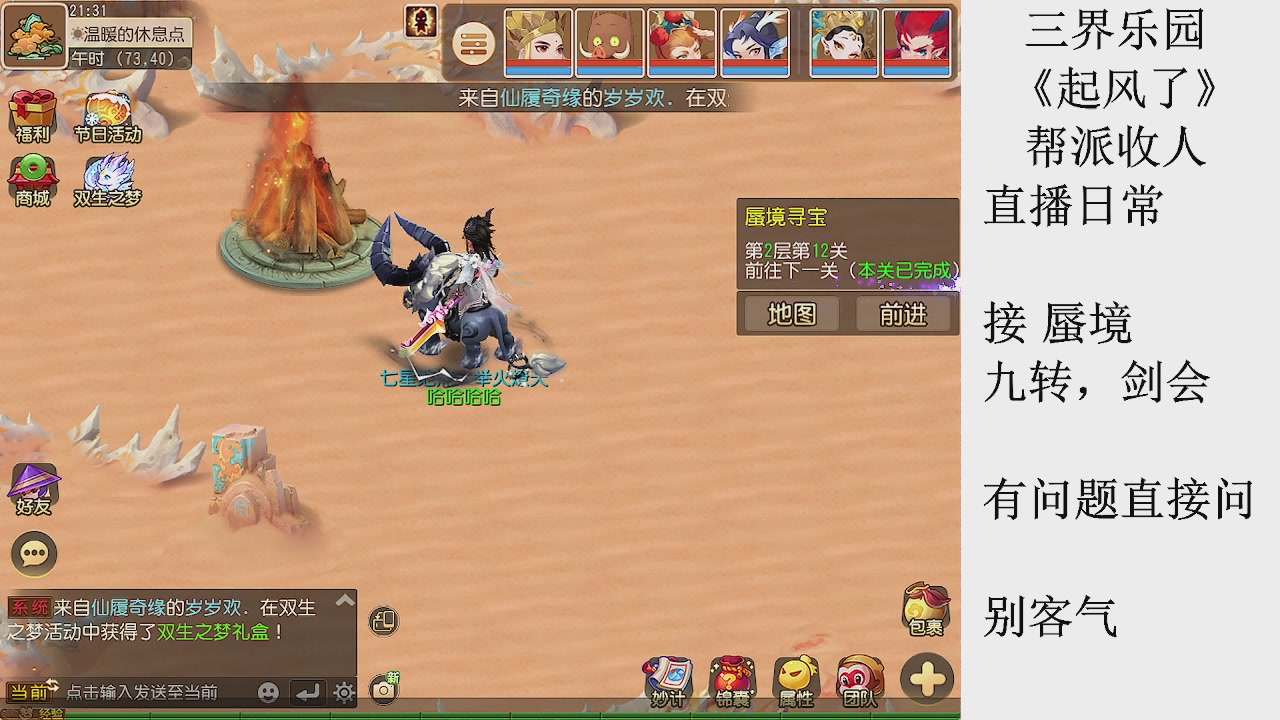The image size is (1280, 720).
Task: Open the 团队 team panel
Action: (x=860, y=677)
